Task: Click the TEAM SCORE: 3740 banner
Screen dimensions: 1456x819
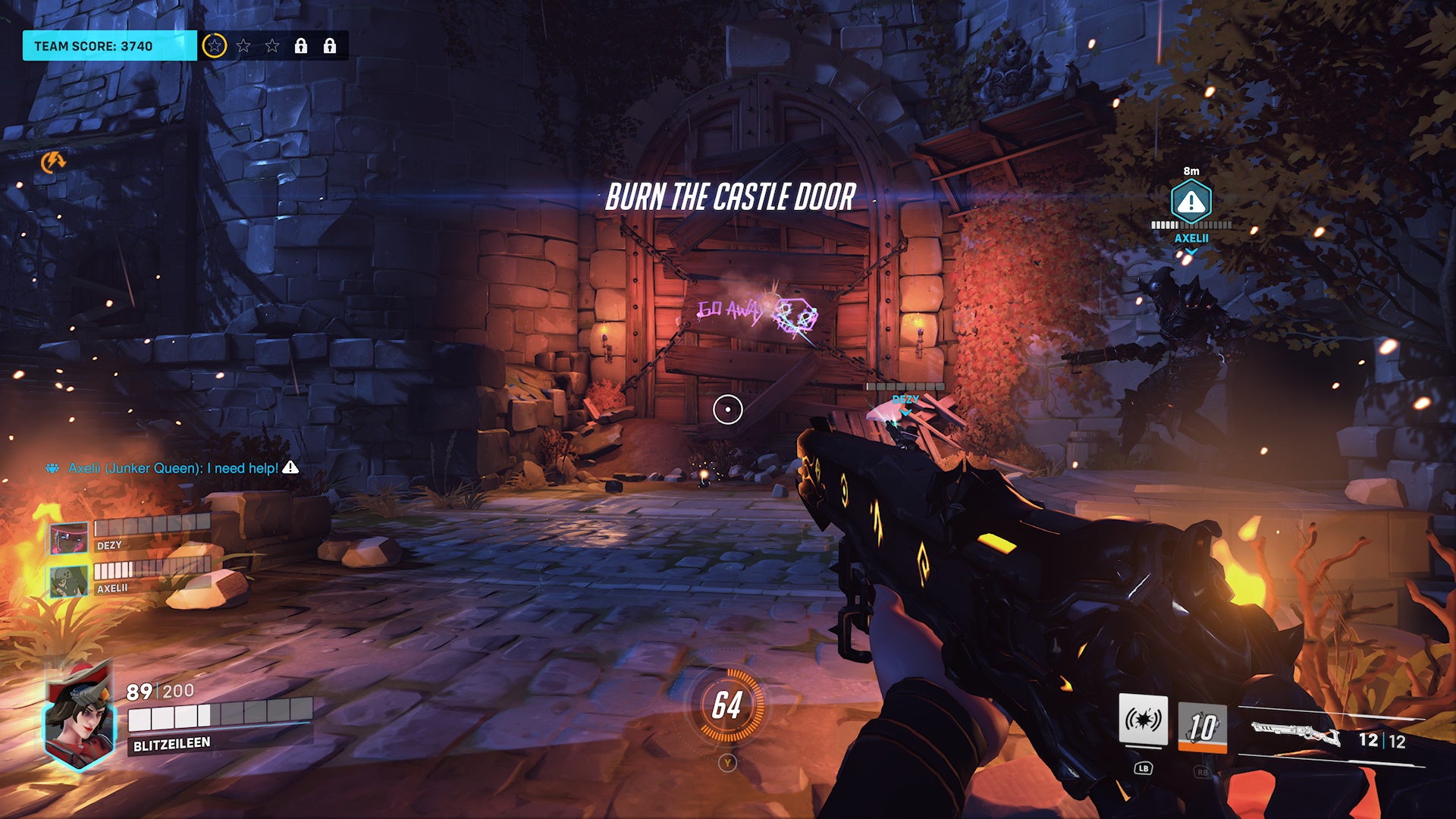Action: click(99, 45)
